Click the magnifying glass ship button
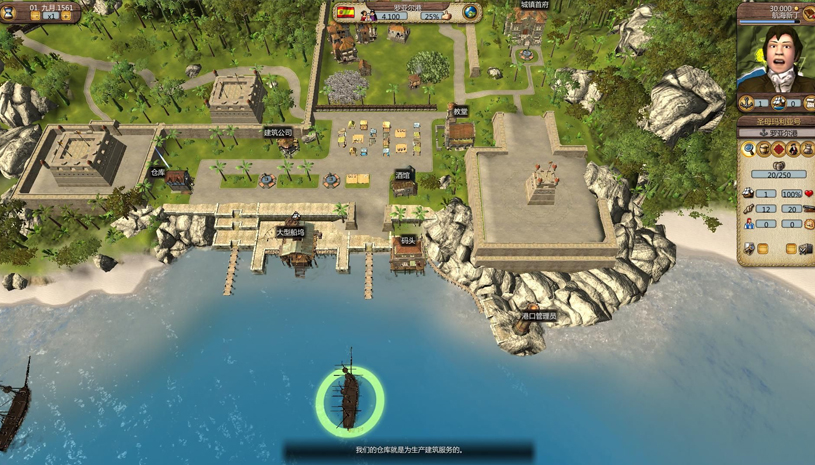Image resolution: width=815 pixels, height=465 pixels. [x=748, y=150]
